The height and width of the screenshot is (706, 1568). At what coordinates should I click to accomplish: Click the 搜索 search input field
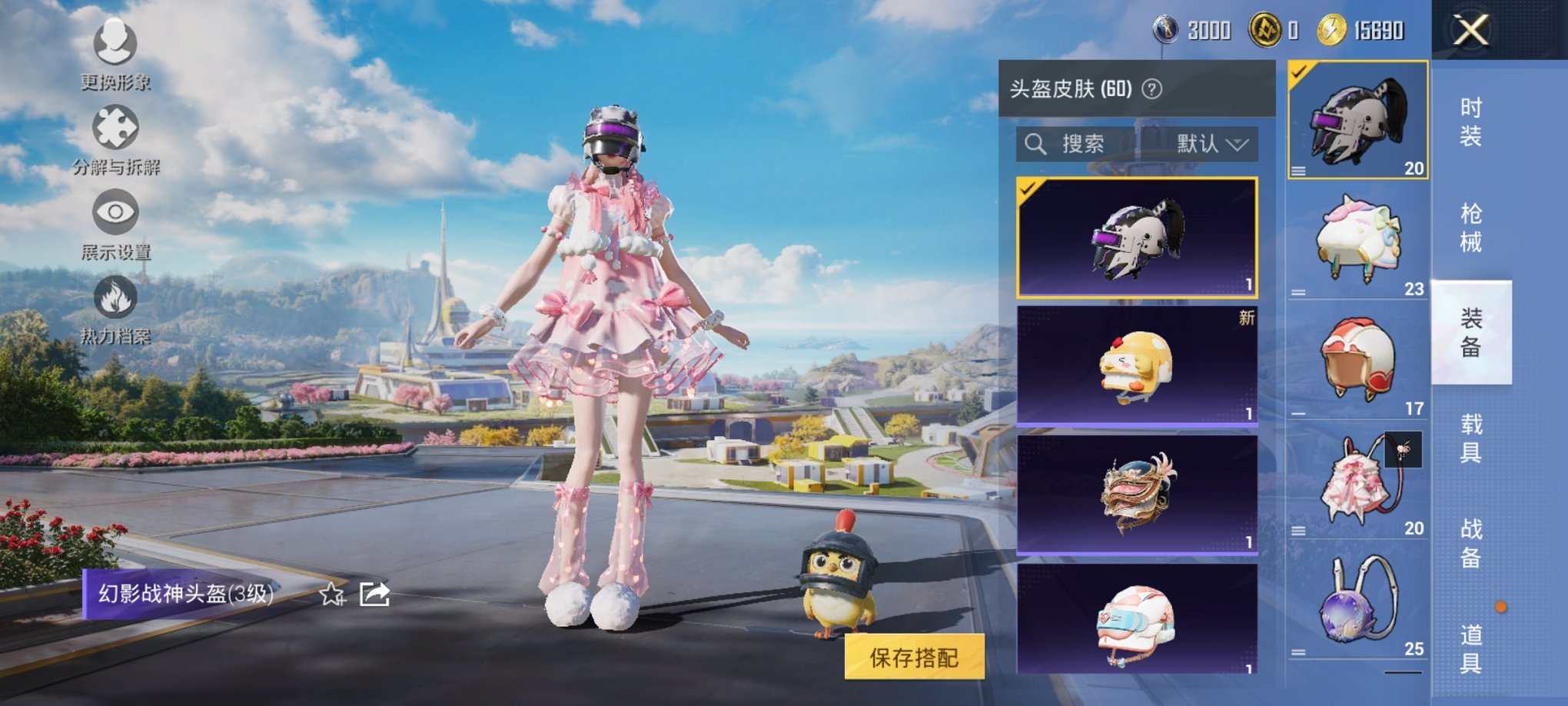pyautogui.click(x=1091, y=144)
